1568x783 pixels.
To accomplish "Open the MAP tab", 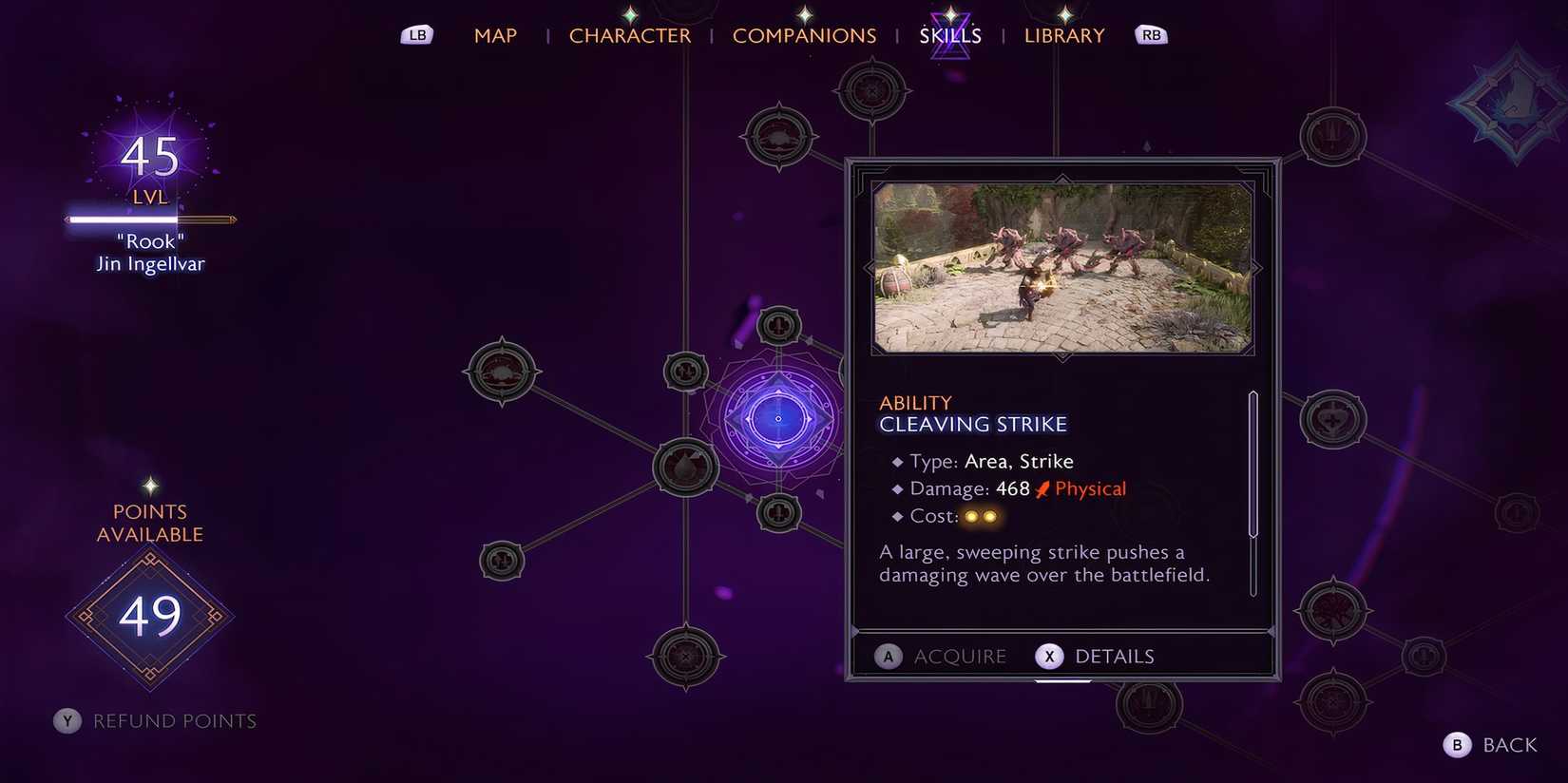I will [495, 35].
